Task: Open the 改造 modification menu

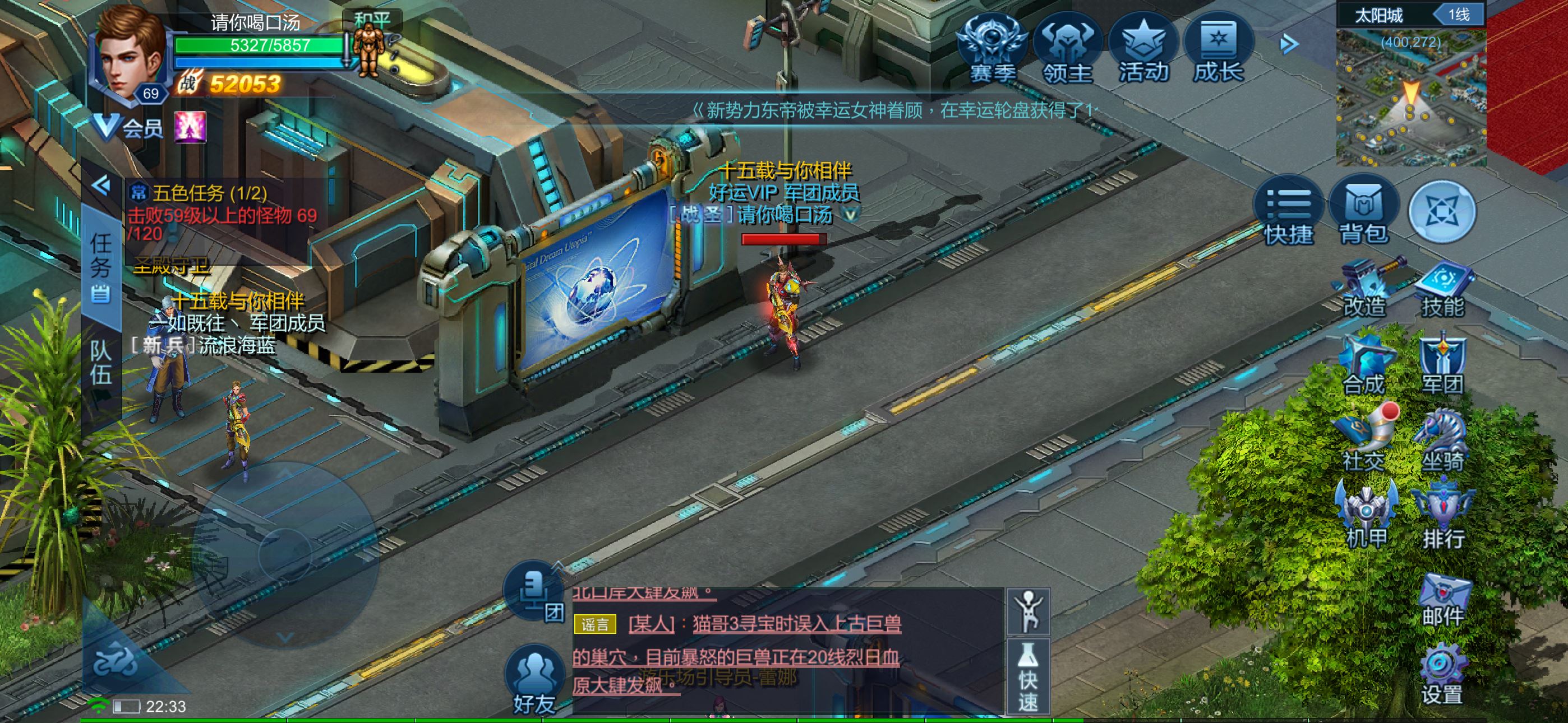Action: (x=1364, y=290)
